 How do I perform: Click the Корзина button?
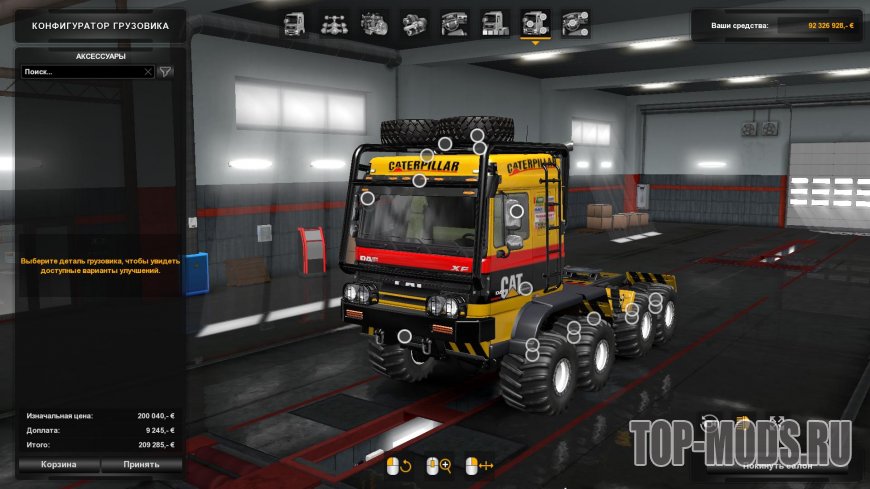[58, 465]
